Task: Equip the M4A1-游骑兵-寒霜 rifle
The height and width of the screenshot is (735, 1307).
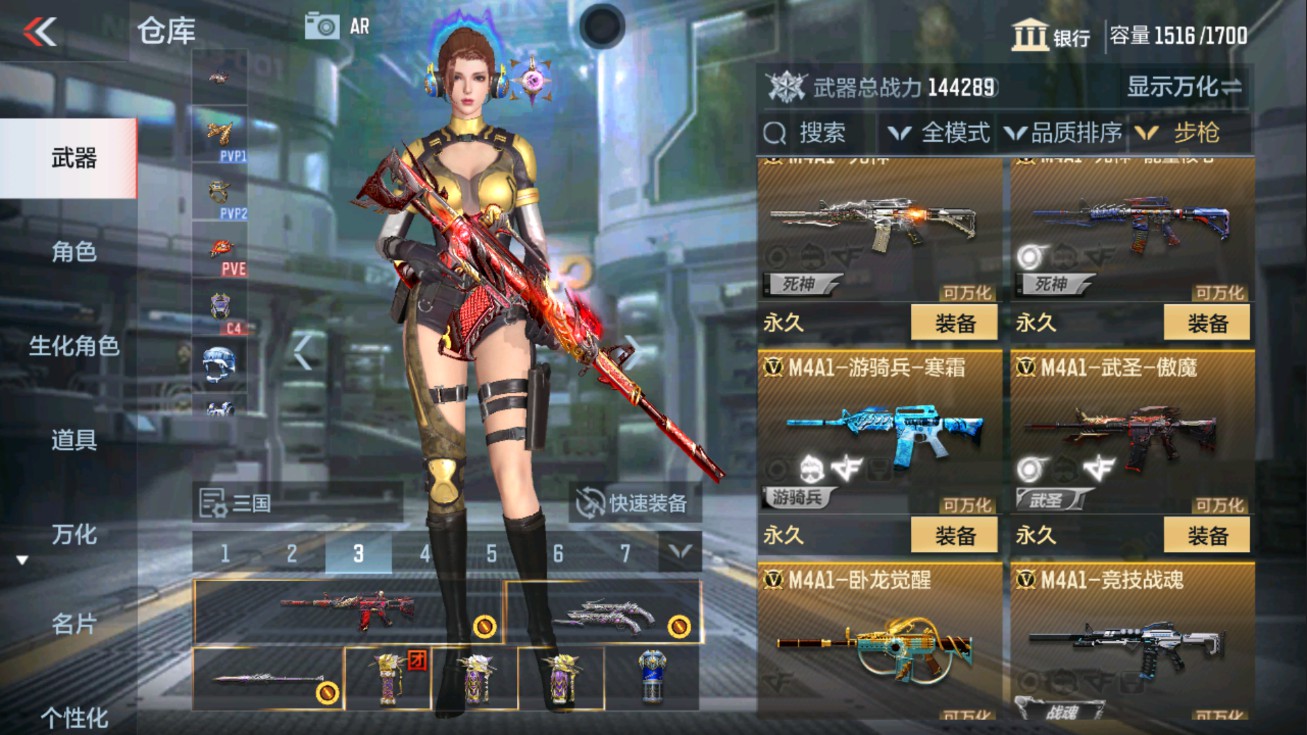Action: [x=955, y=535]
